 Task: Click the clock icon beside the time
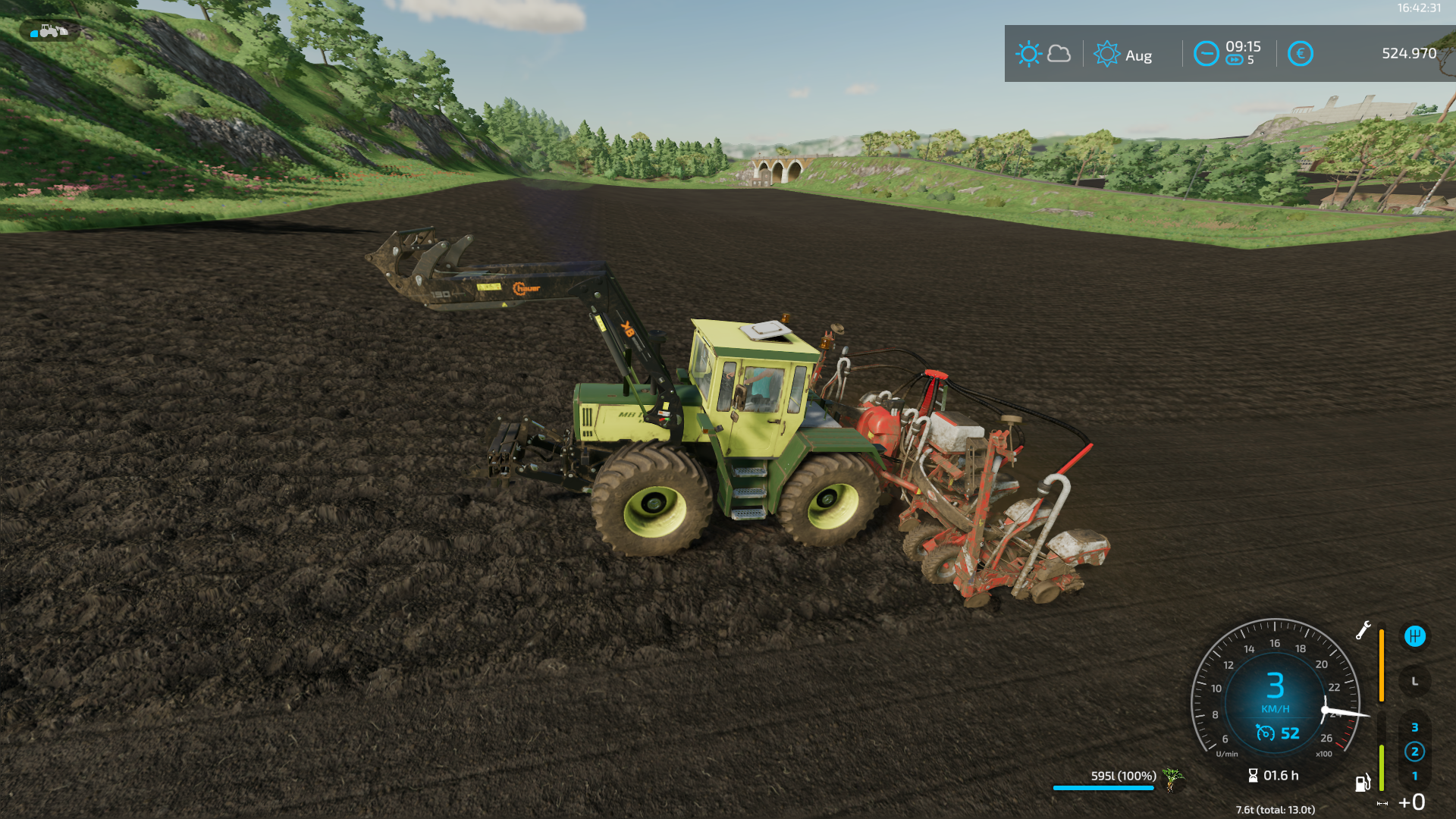tap(1206, 54)
